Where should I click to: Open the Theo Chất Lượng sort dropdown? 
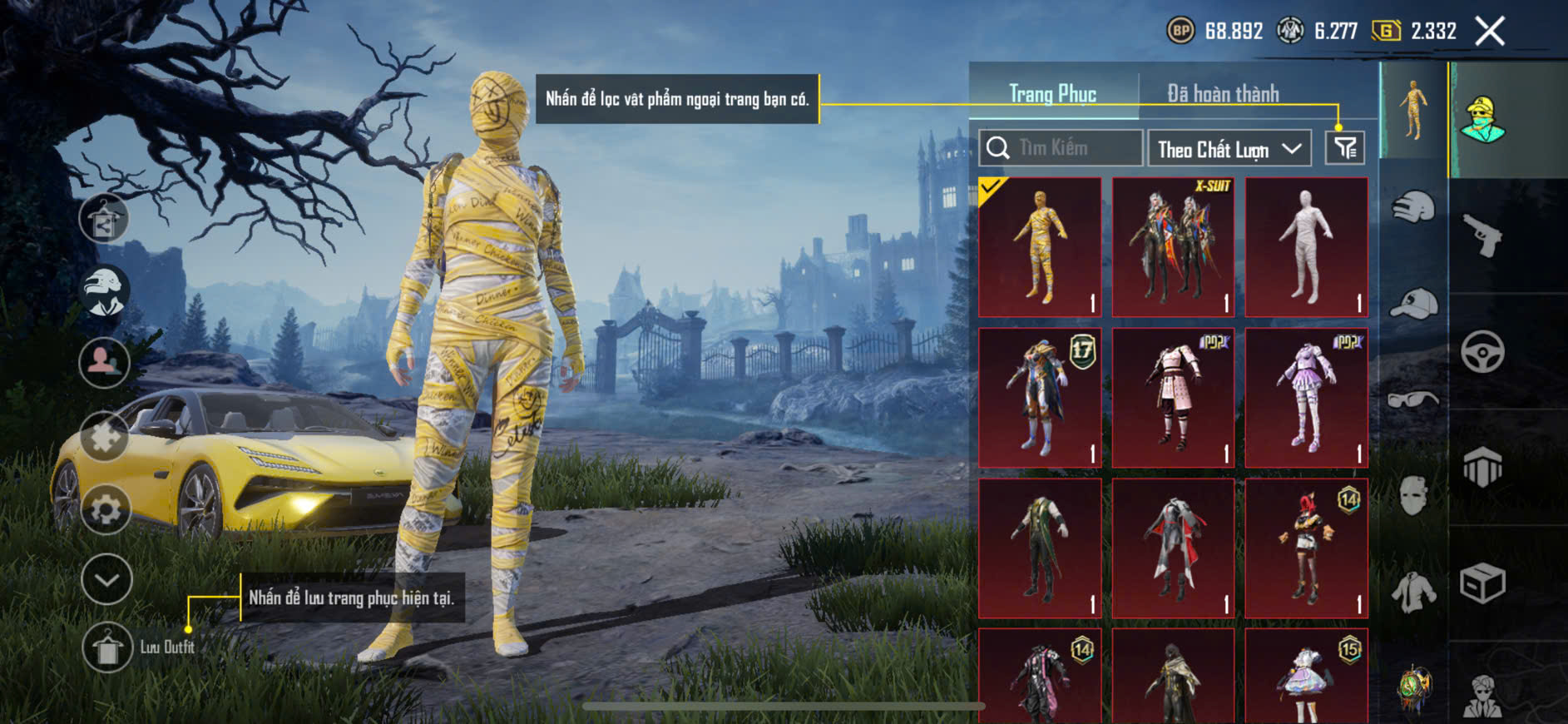(1229, 149)
